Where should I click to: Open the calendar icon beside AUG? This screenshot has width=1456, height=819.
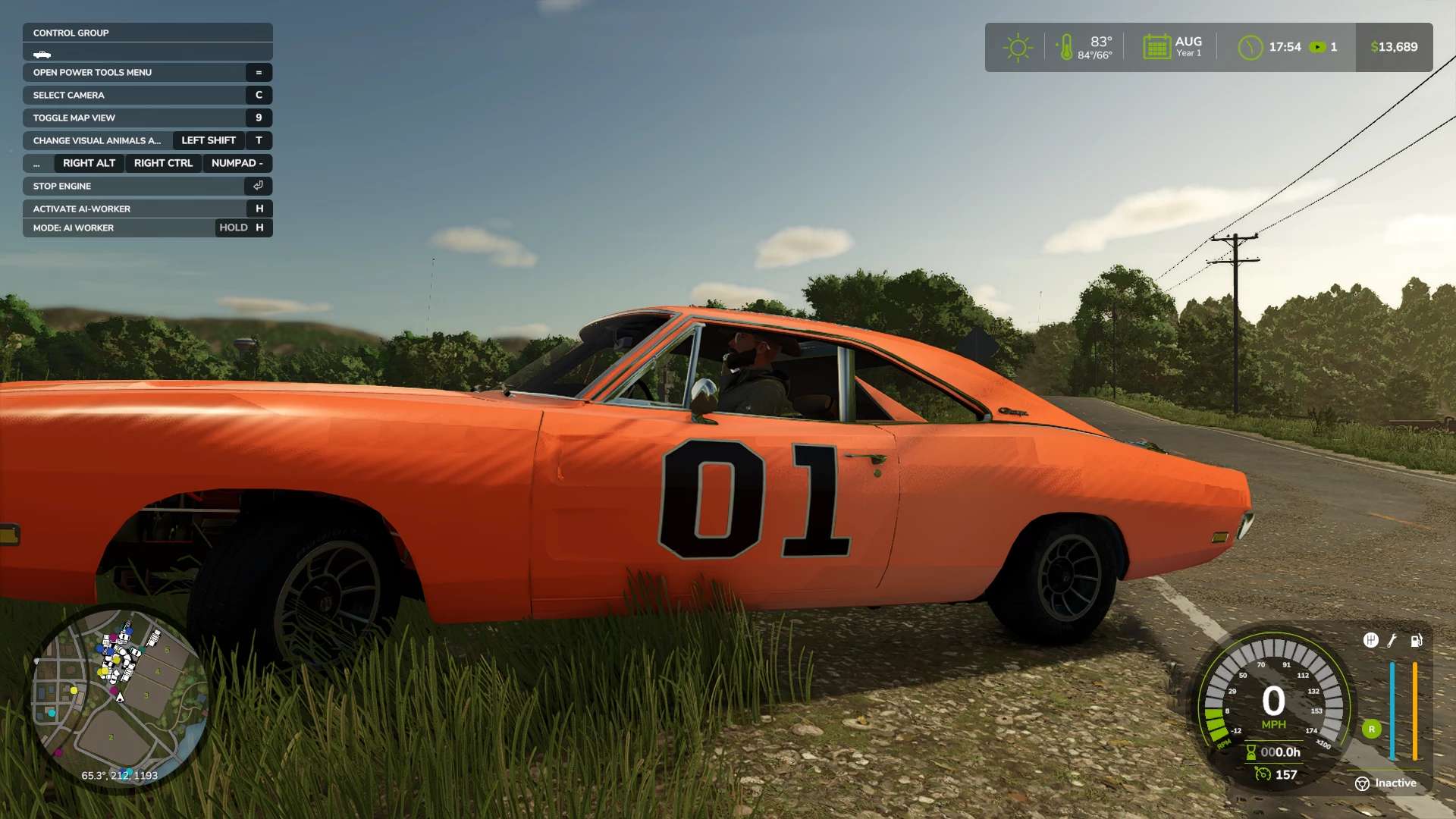click(1156, 47)
